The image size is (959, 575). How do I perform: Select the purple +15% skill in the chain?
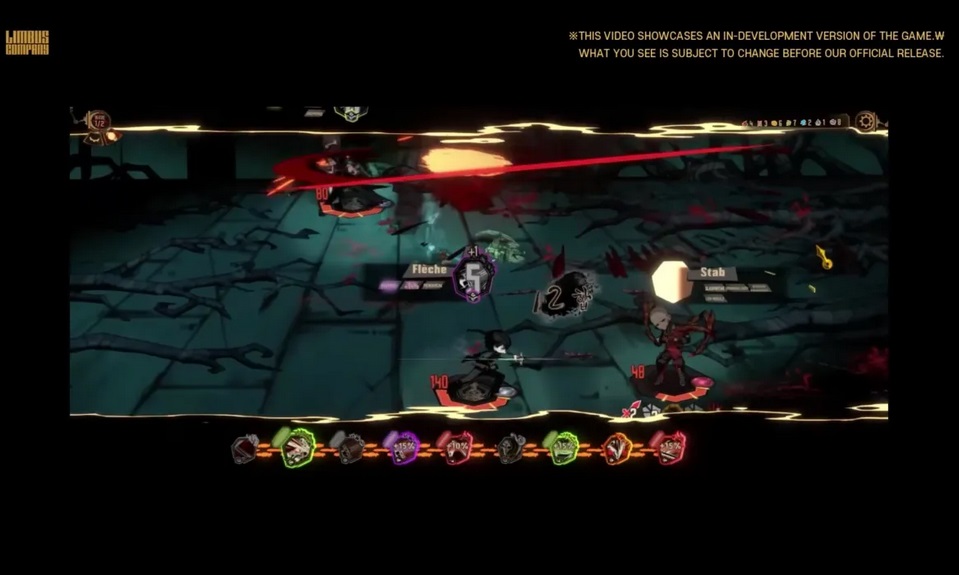[403, 449]
